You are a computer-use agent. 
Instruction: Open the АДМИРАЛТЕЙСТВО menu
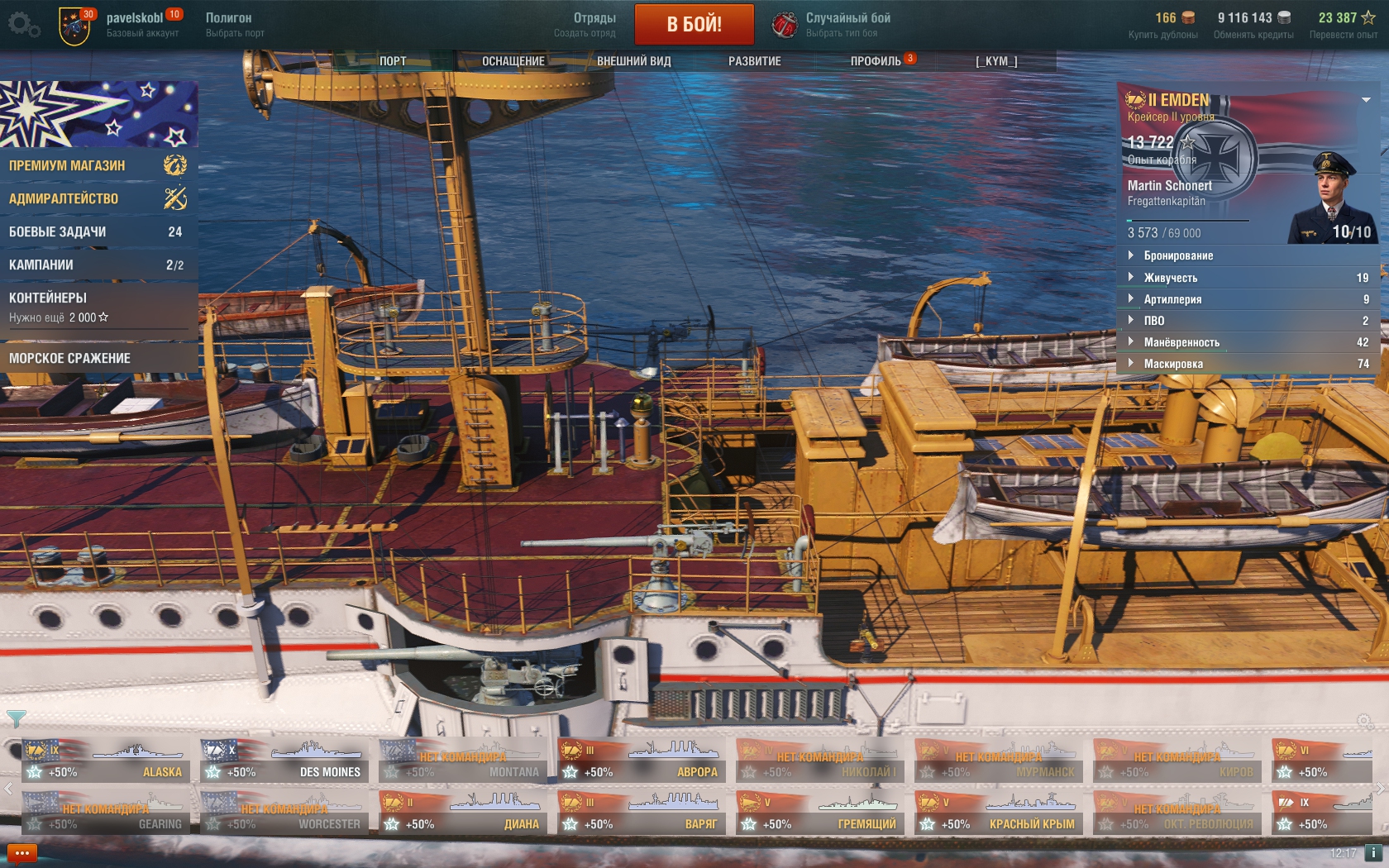98,198
